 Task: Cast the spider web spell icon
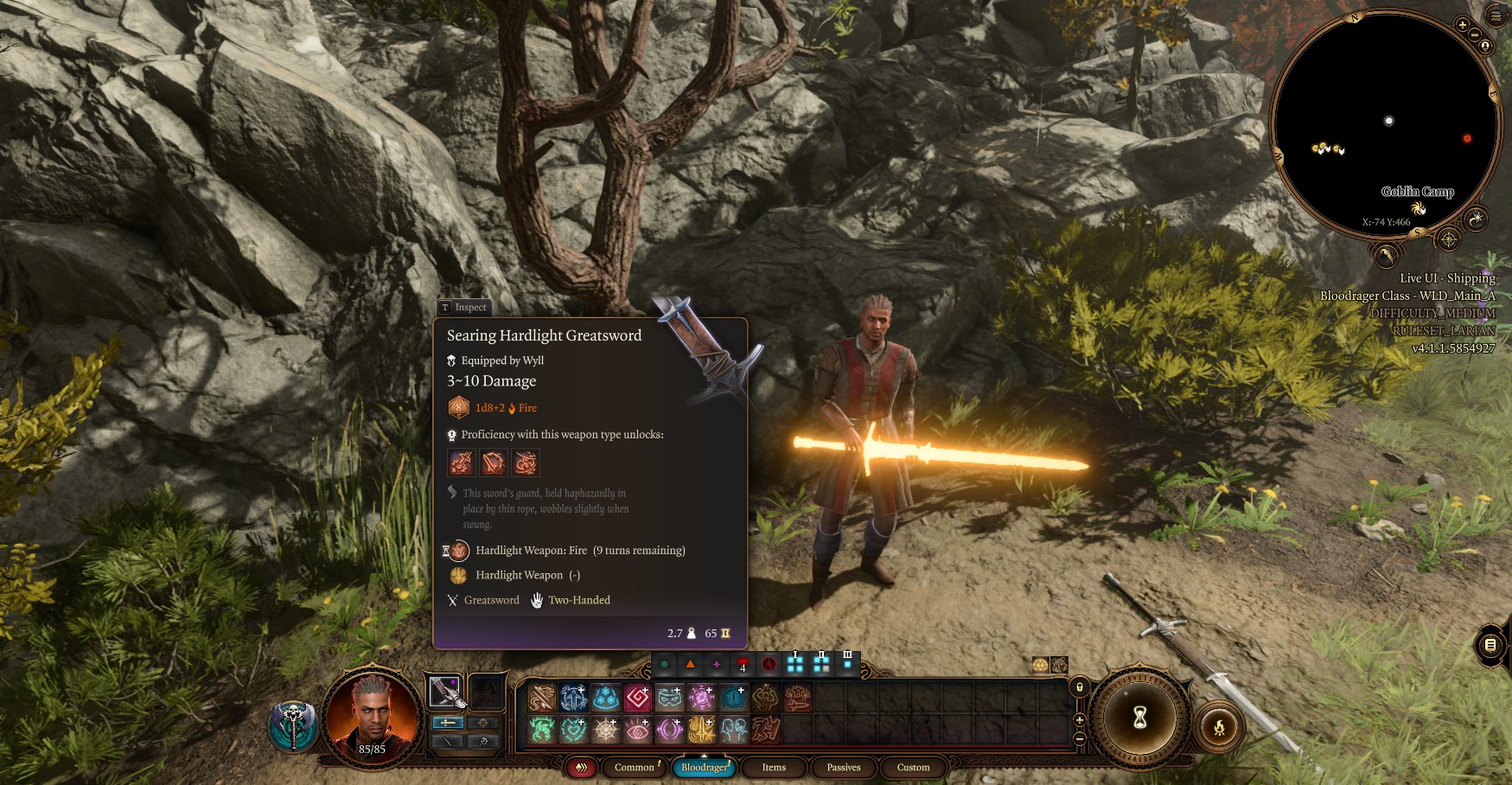605,730
